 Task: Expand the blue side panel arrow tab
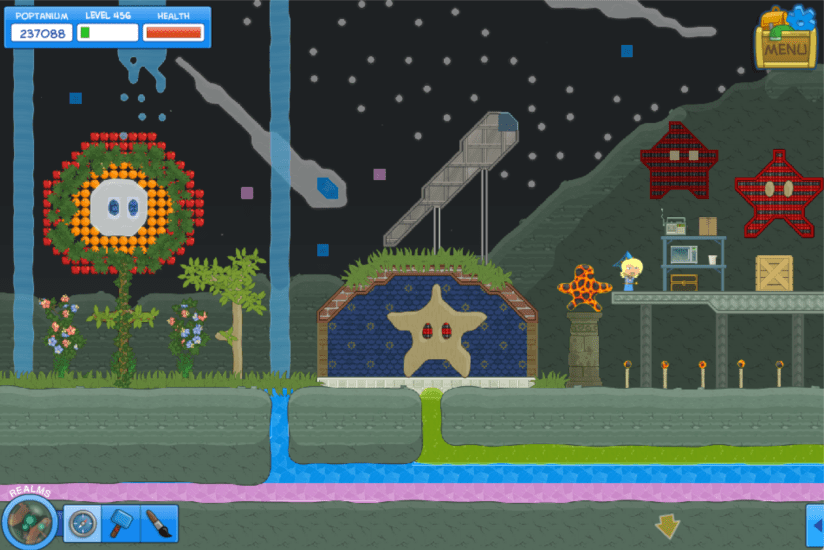click(814, 524)
